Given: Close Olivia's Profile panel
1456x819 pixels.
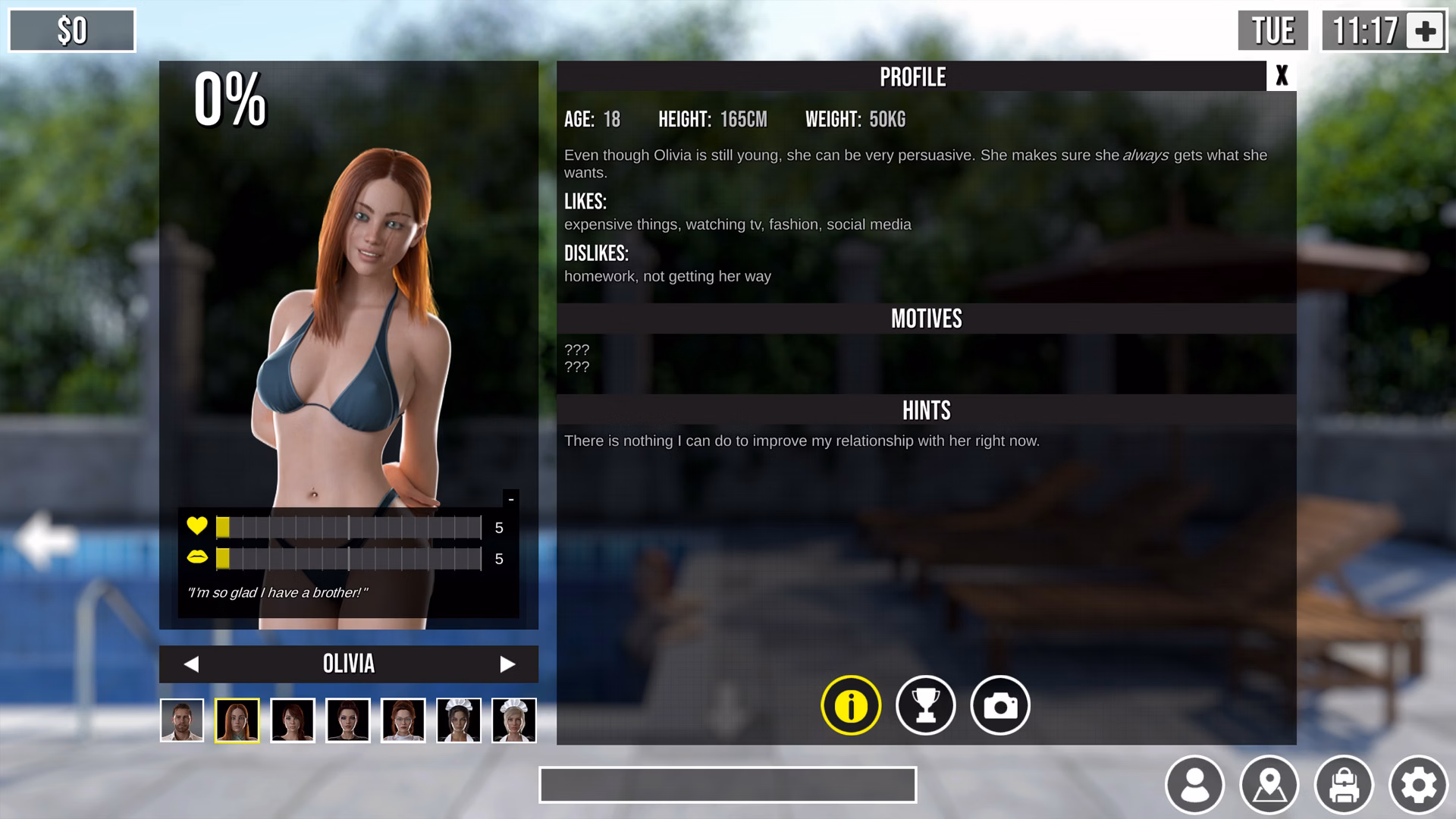Looking at the screenshot, I should [1281, 76].
